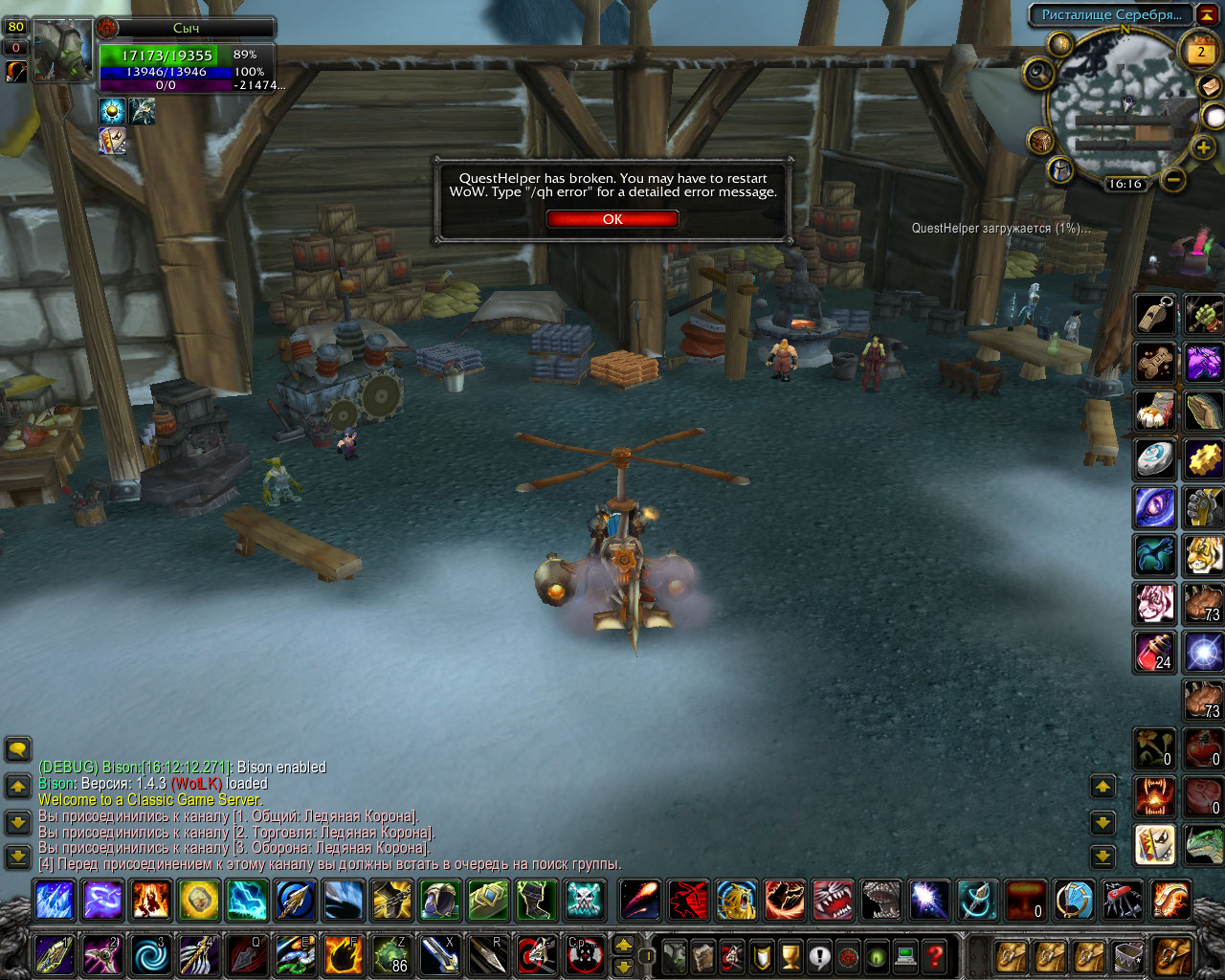Toggle the minimap tracking magnifier button

tap(1038, 74)
